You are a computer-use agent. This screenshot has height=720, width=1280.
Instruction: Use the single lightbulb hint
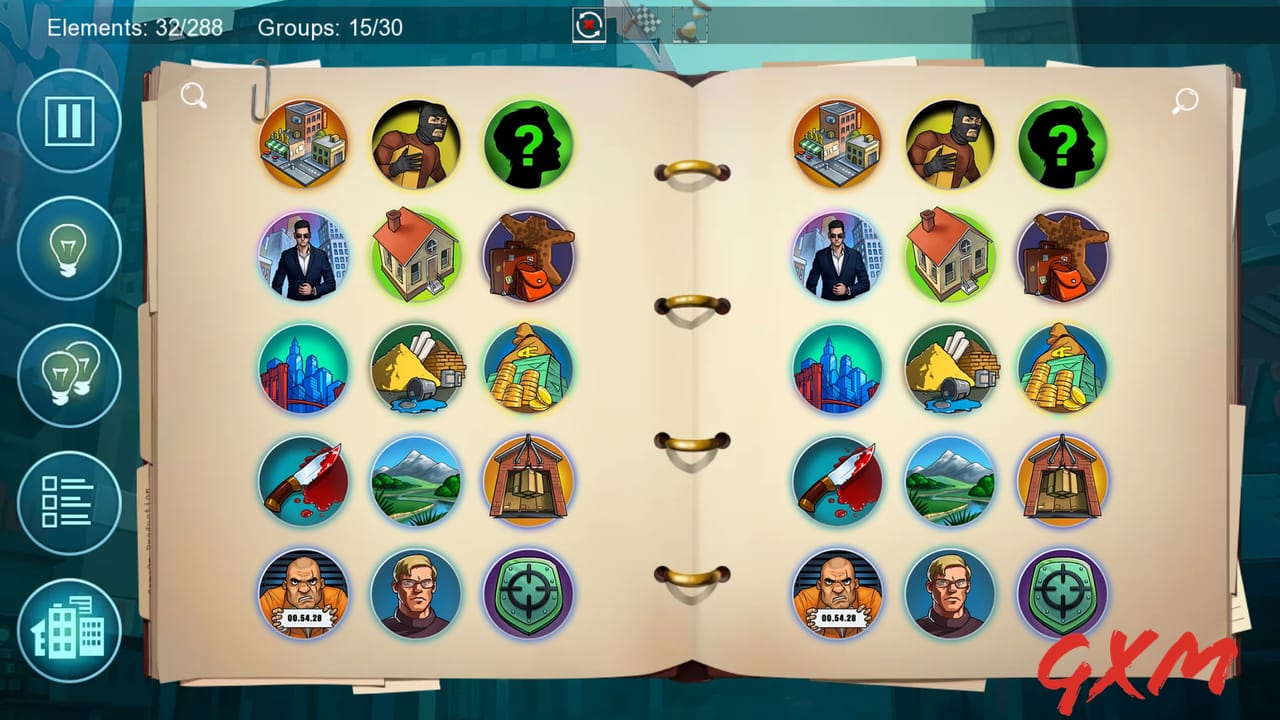click(67, 248)
